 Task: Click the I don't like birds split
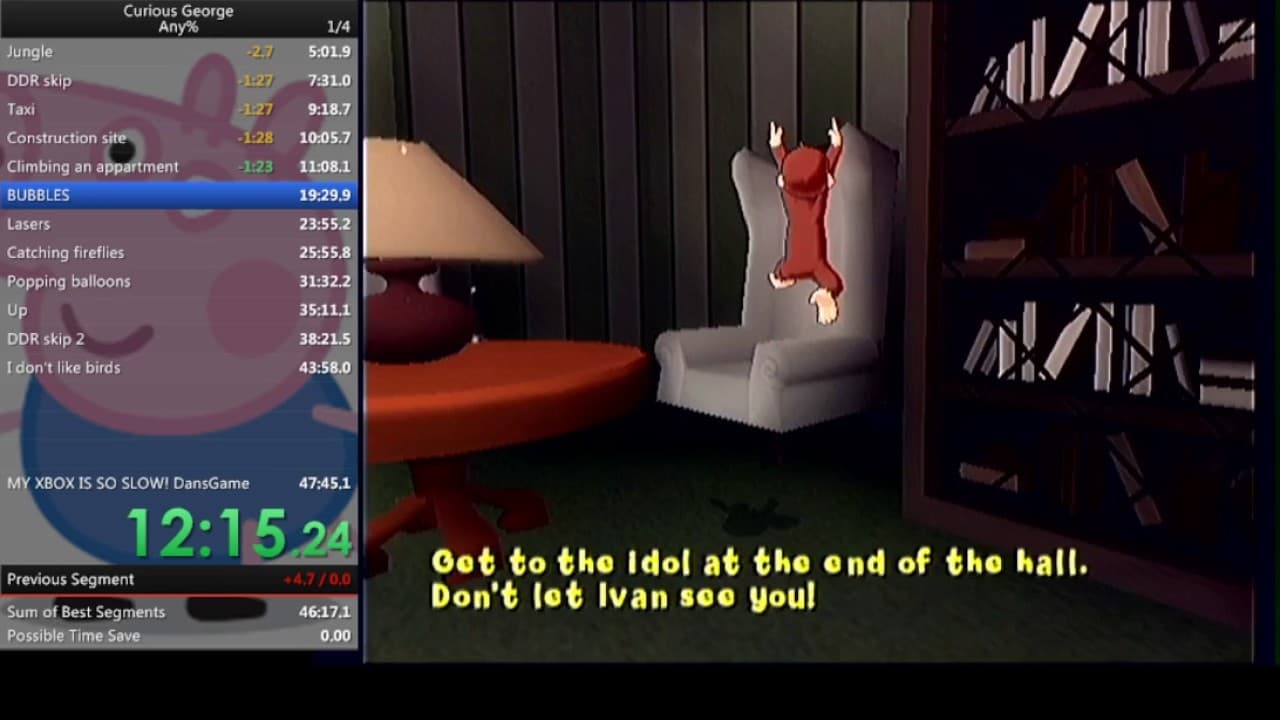click(100, 367)
